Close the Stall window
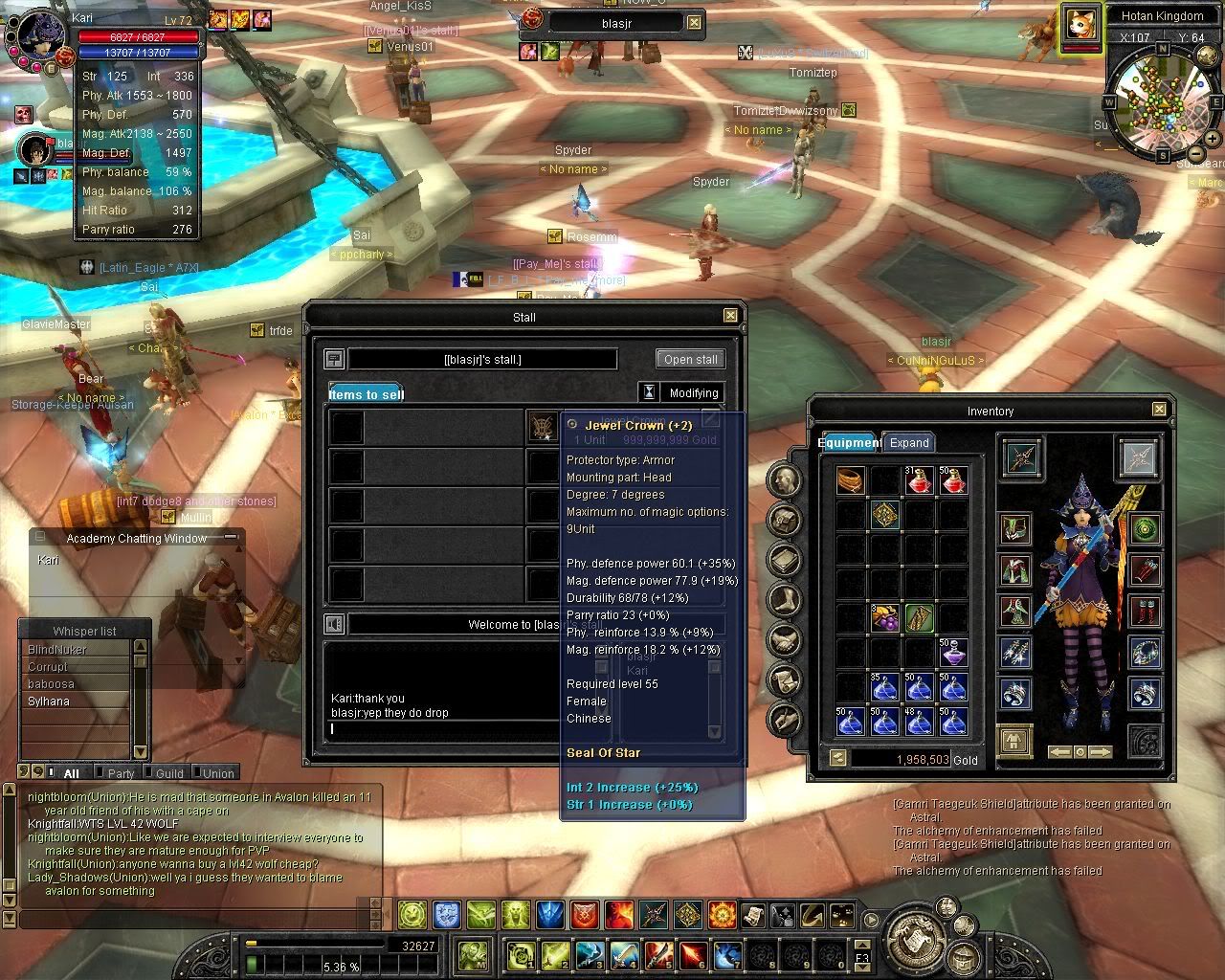 730,316
